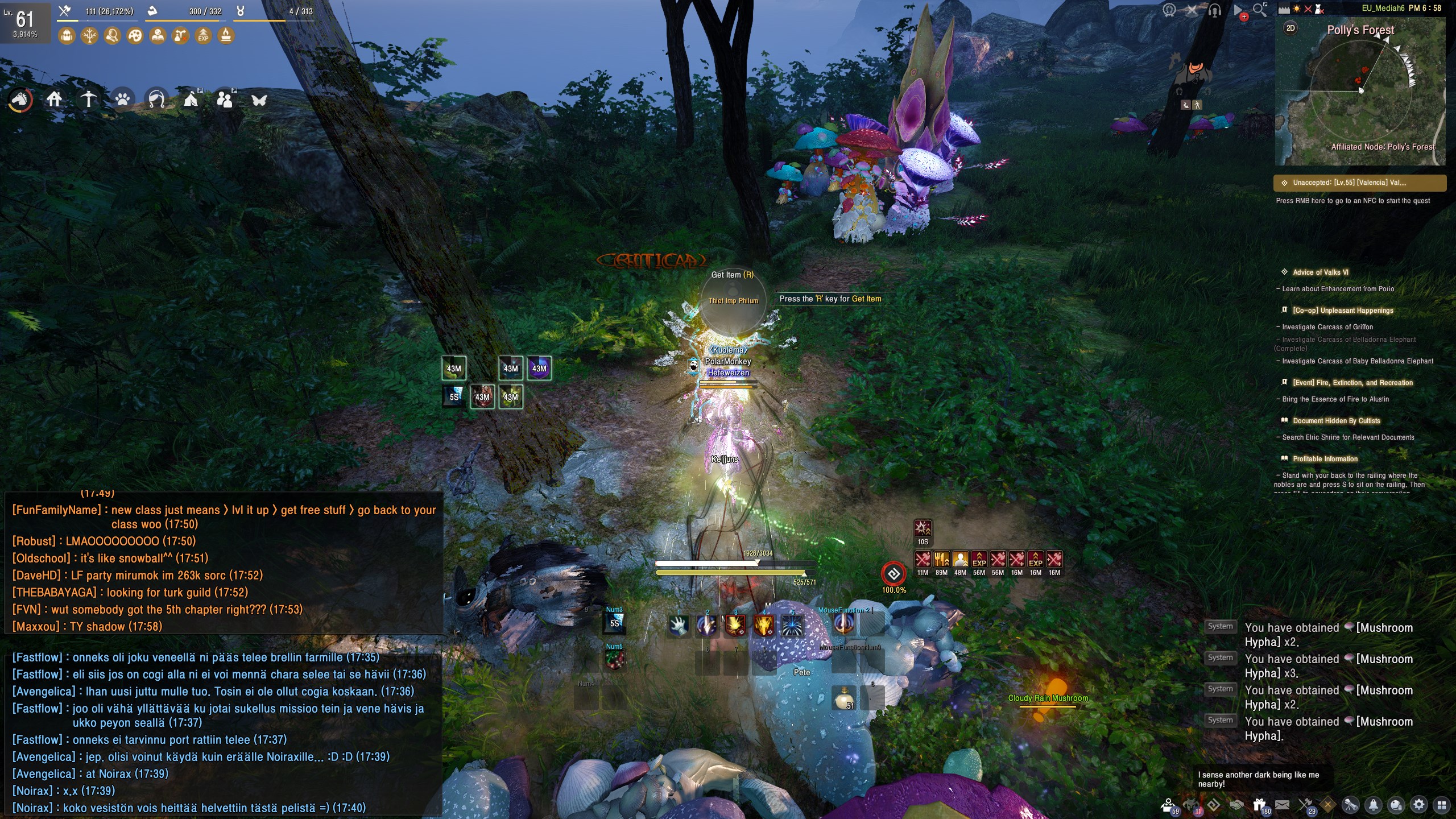Open the pickaxe worker icon
The image size is (1456, 819).
point(89,100)
